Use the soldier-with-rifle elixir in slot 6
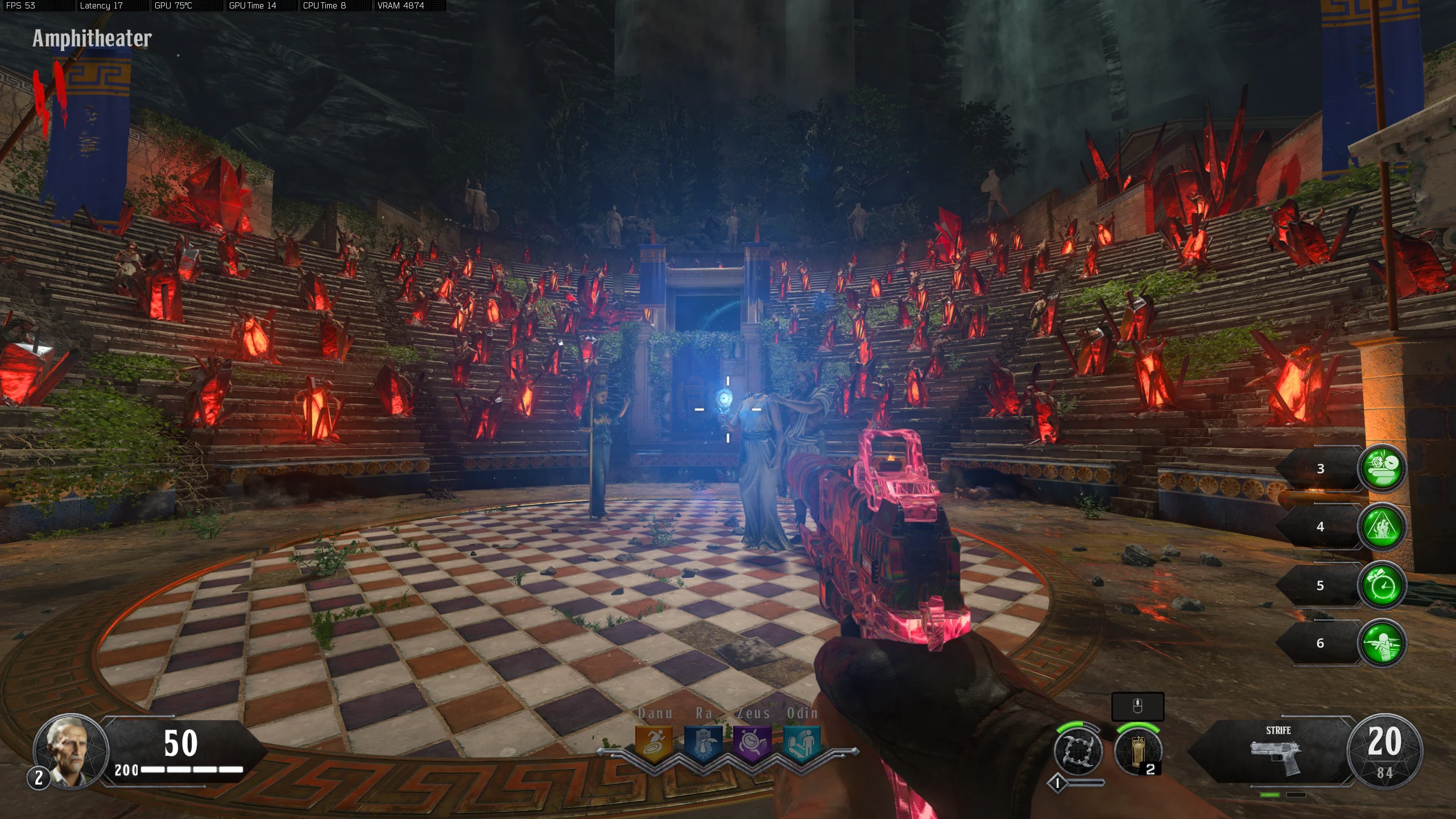 [1382, 643]
